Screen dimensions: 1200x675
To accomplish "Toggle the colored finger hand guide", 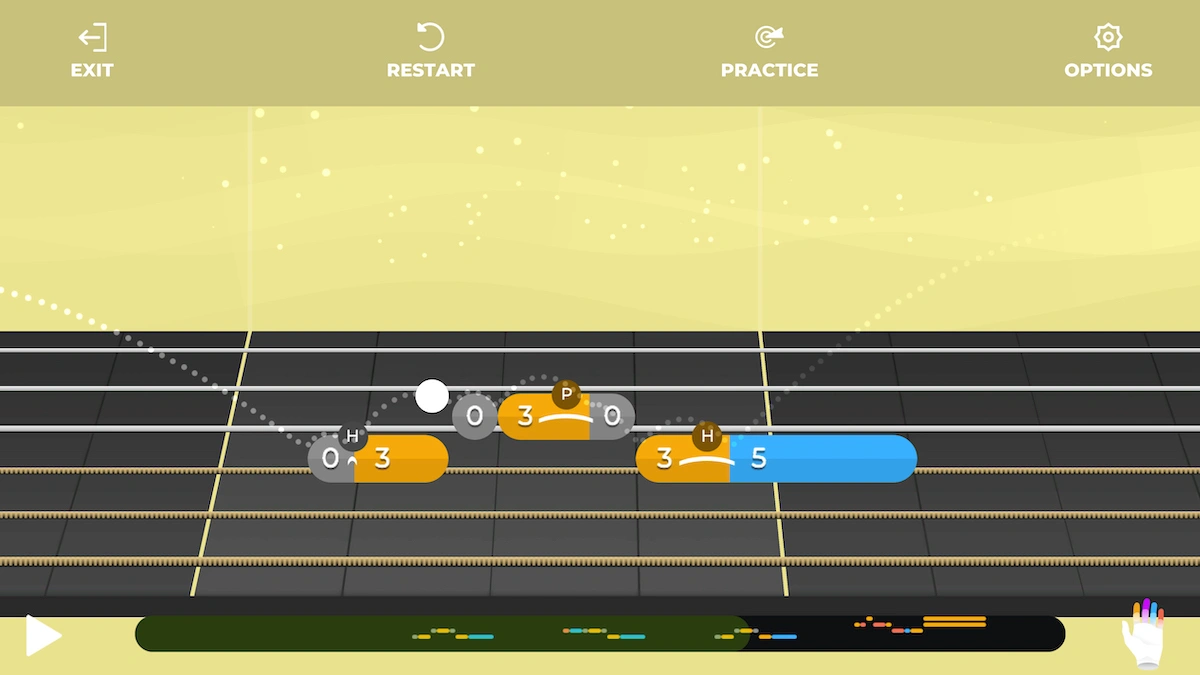I will [1143, 634].
